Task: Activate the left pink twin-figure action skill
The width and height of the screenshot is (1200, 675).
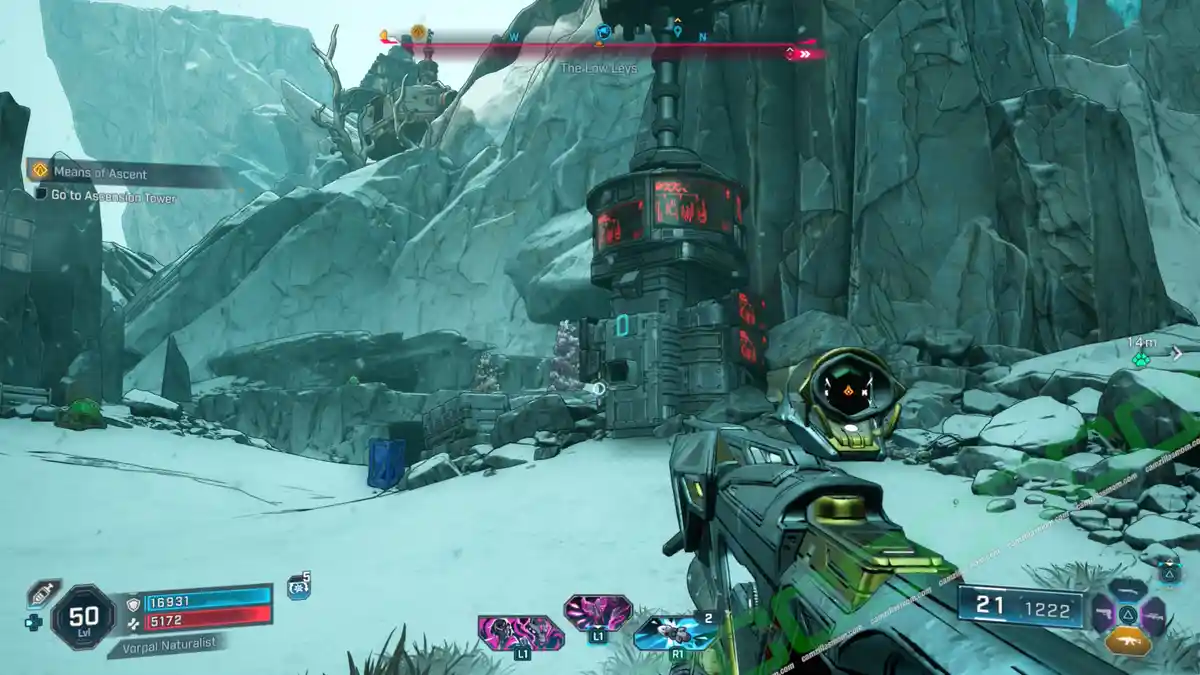Action: [x=520, y=634]
